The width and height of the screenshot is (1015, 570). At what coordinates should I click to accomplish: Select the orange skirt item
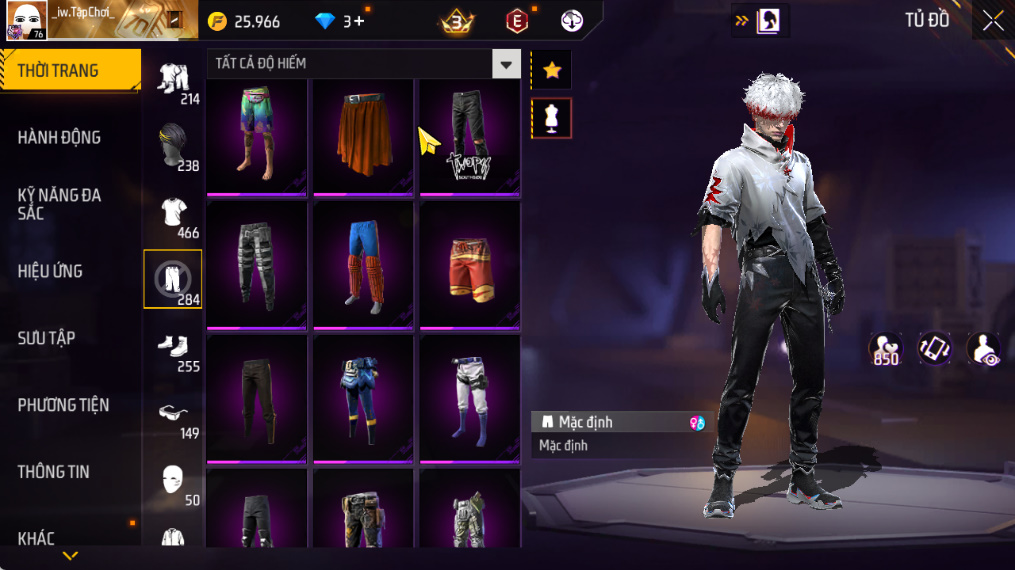363,136
